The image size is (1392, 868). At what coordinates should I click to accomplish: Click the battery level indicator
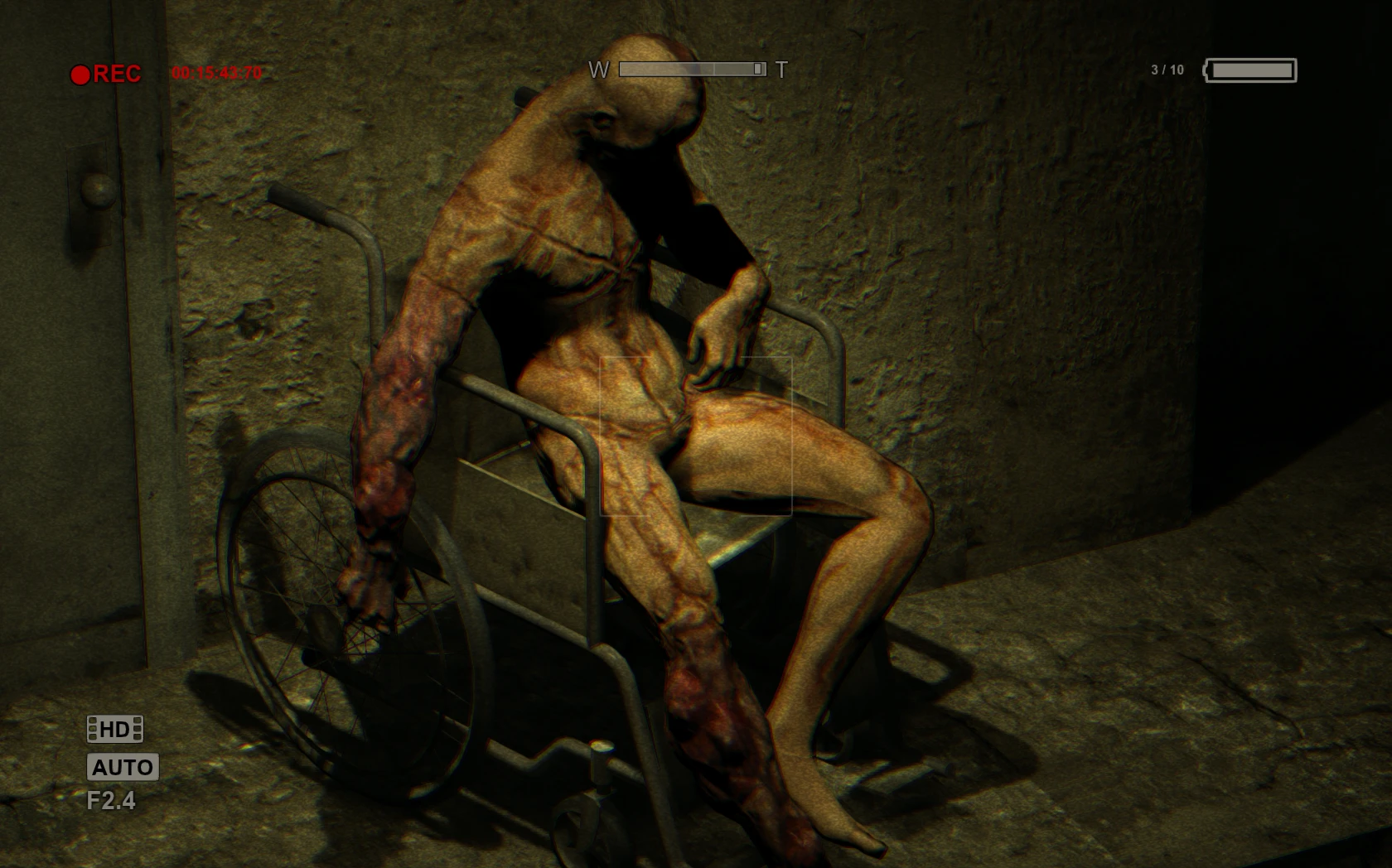[x=1251, y=72]
